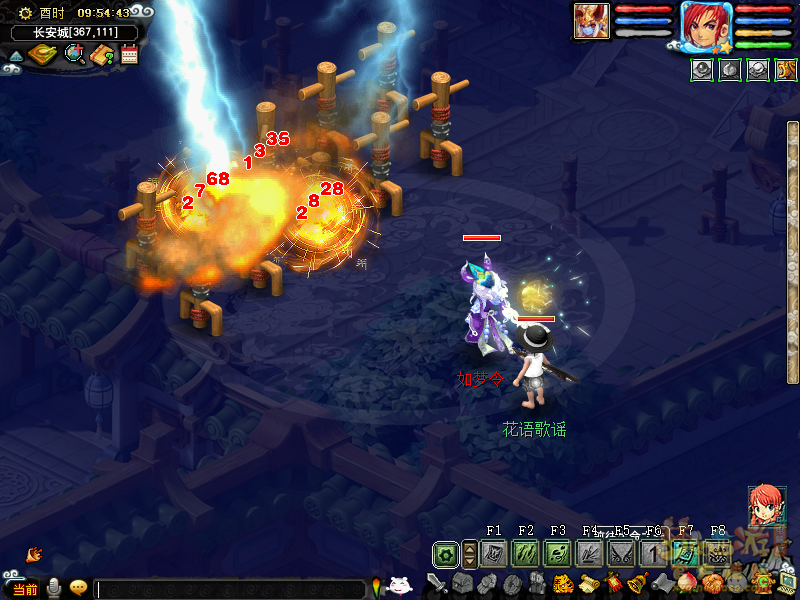Click the green gear button beside hotbar
The height and width of the screenshot is (600, 800).
(x=446, y=553)
